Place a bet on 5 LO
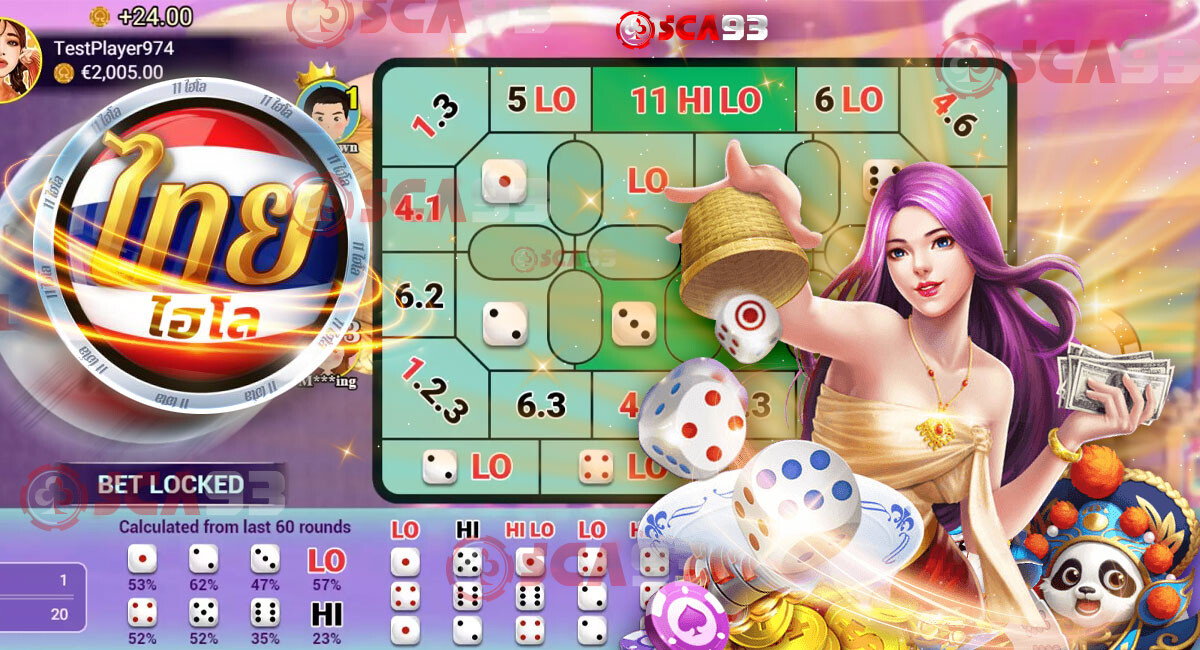This screenshot has height=650, width=1200. (540, 99)
